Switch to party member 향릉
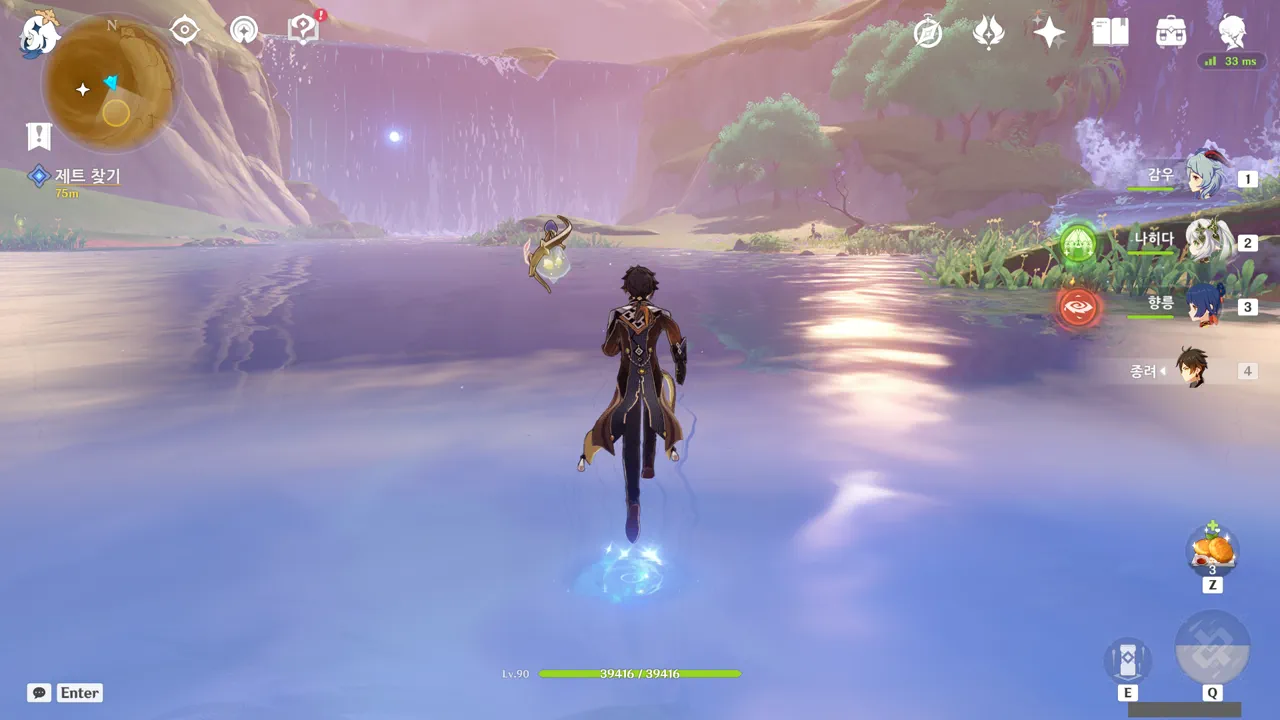The image size is (1280, 720). 1205,304
